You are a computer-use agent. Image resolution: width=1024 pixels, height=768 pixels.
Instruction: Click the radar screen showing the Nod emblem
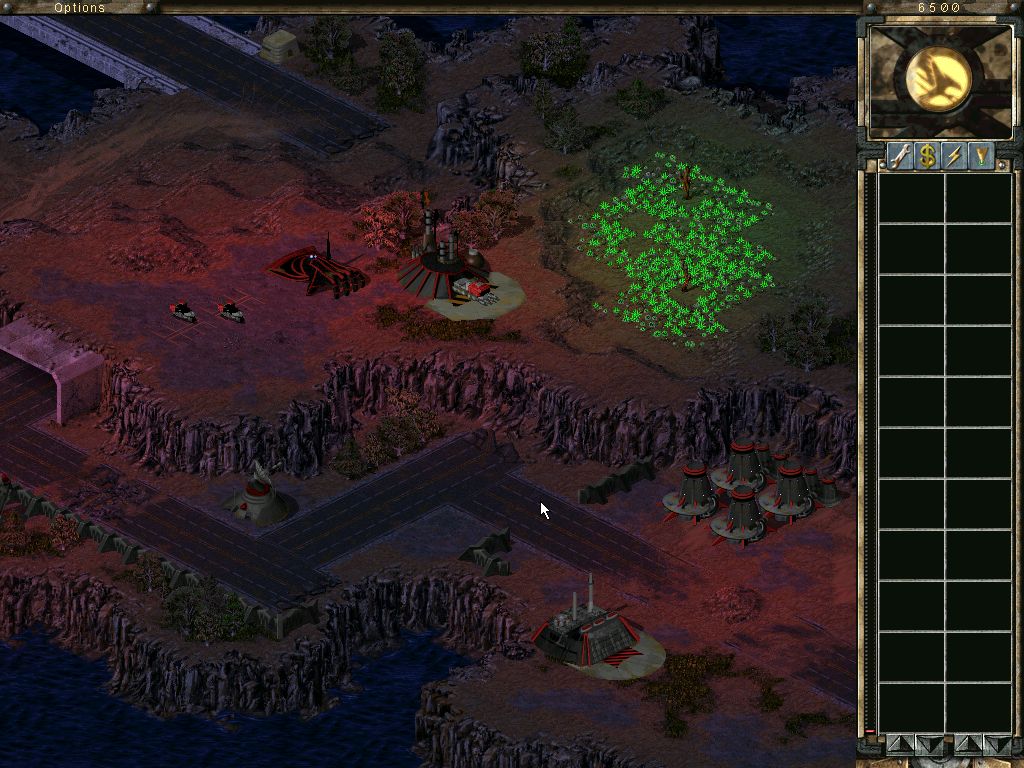(940, 81)
